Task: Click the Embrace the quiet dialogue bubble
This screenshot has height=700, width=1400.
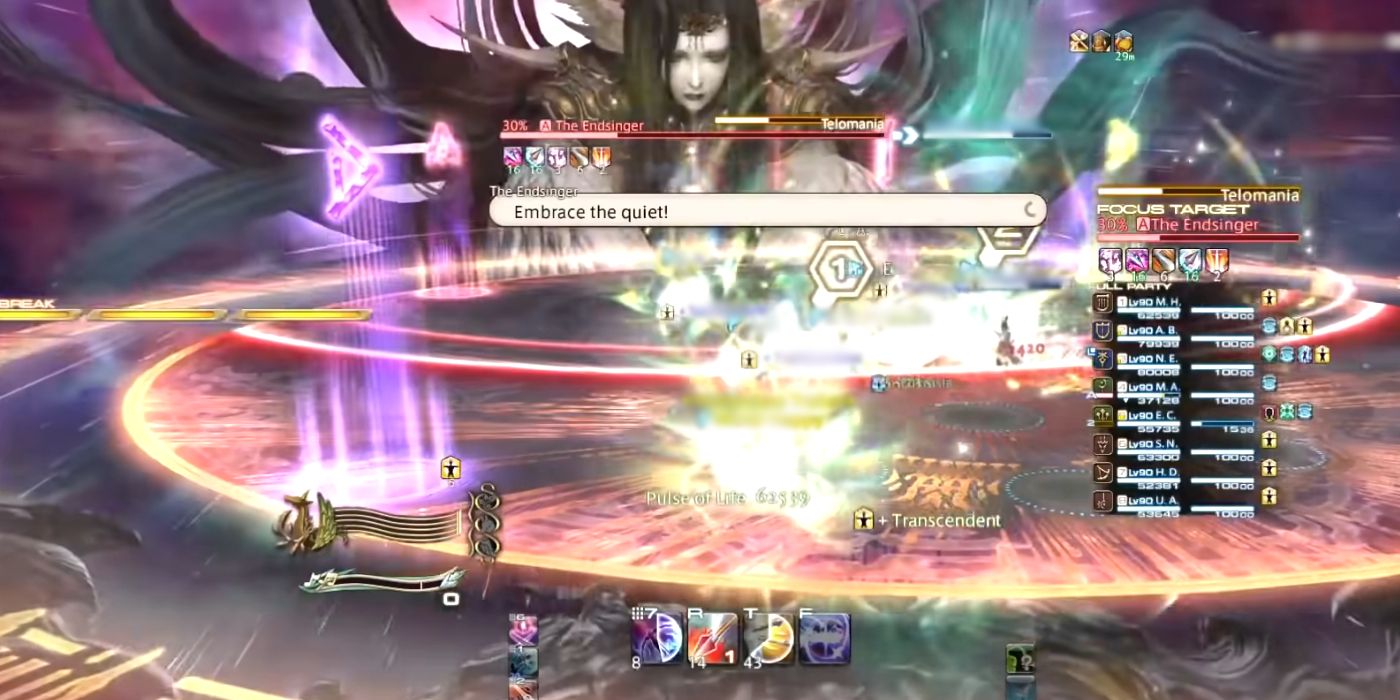Action: point(767,211)
